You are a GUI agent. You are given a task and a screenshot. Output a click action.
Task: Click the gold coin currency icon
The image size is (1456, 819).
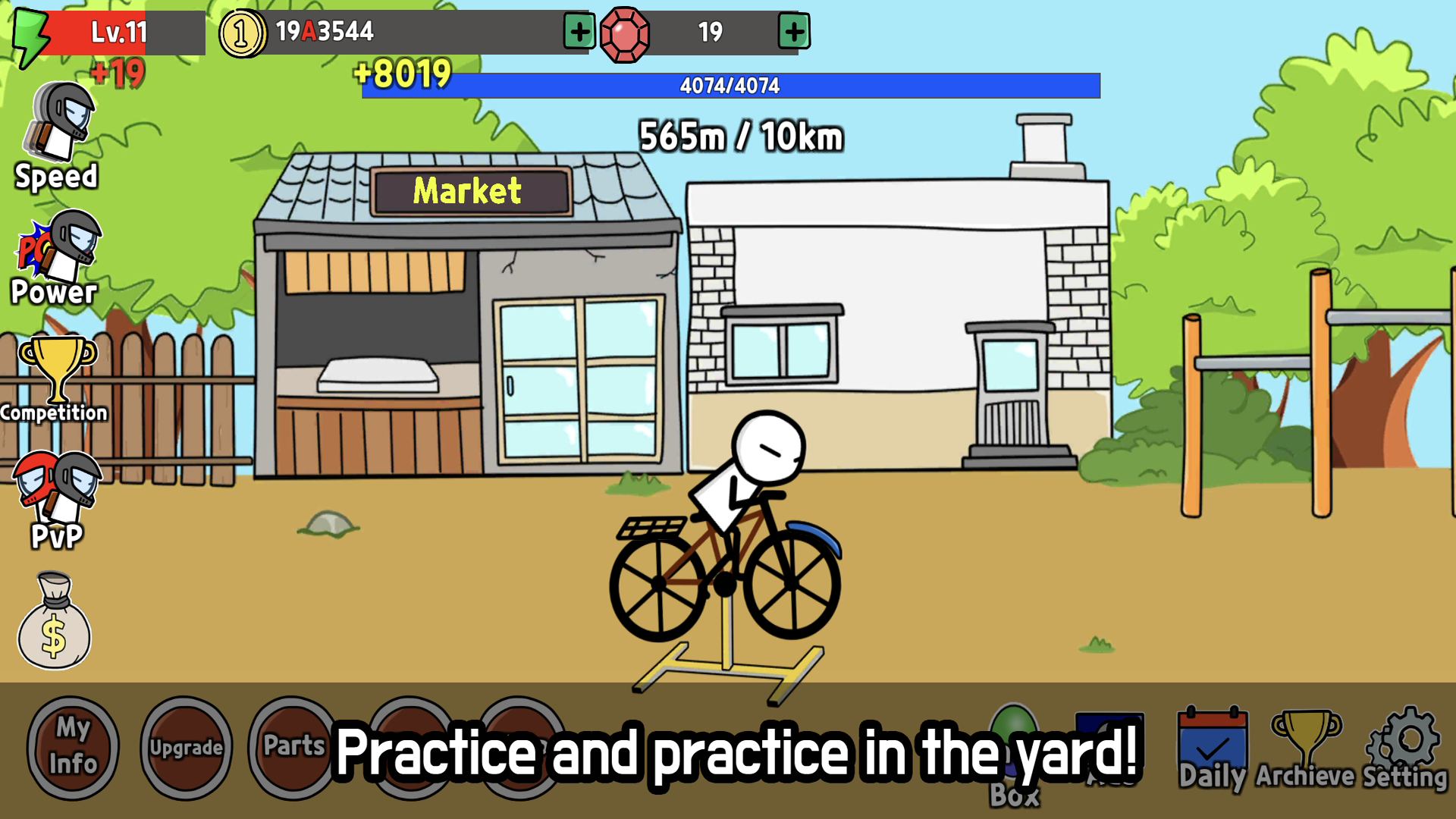[x=241, y=32]
